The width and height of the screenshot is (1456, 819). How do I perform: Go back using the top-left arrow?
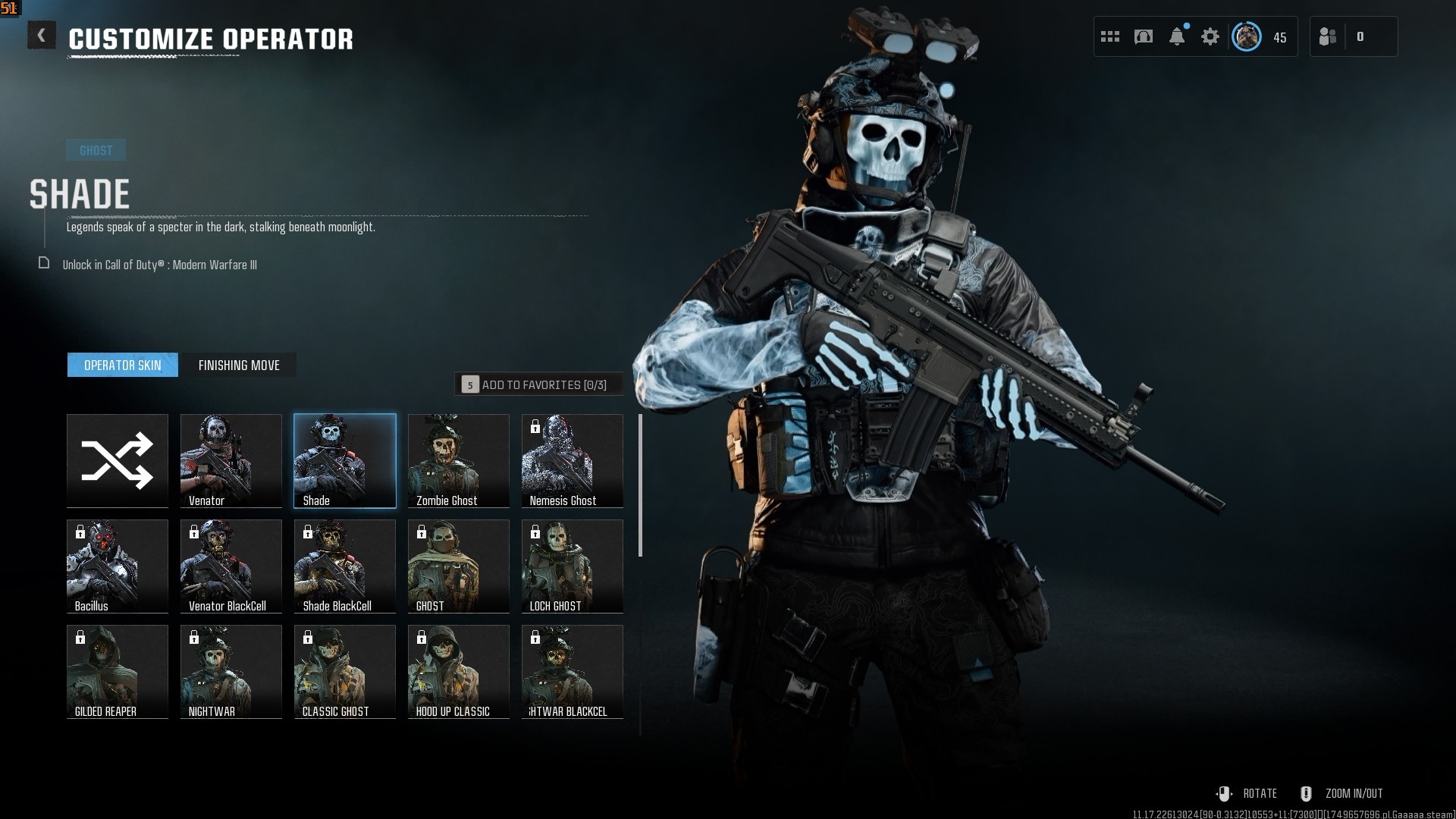coord(42,36)
